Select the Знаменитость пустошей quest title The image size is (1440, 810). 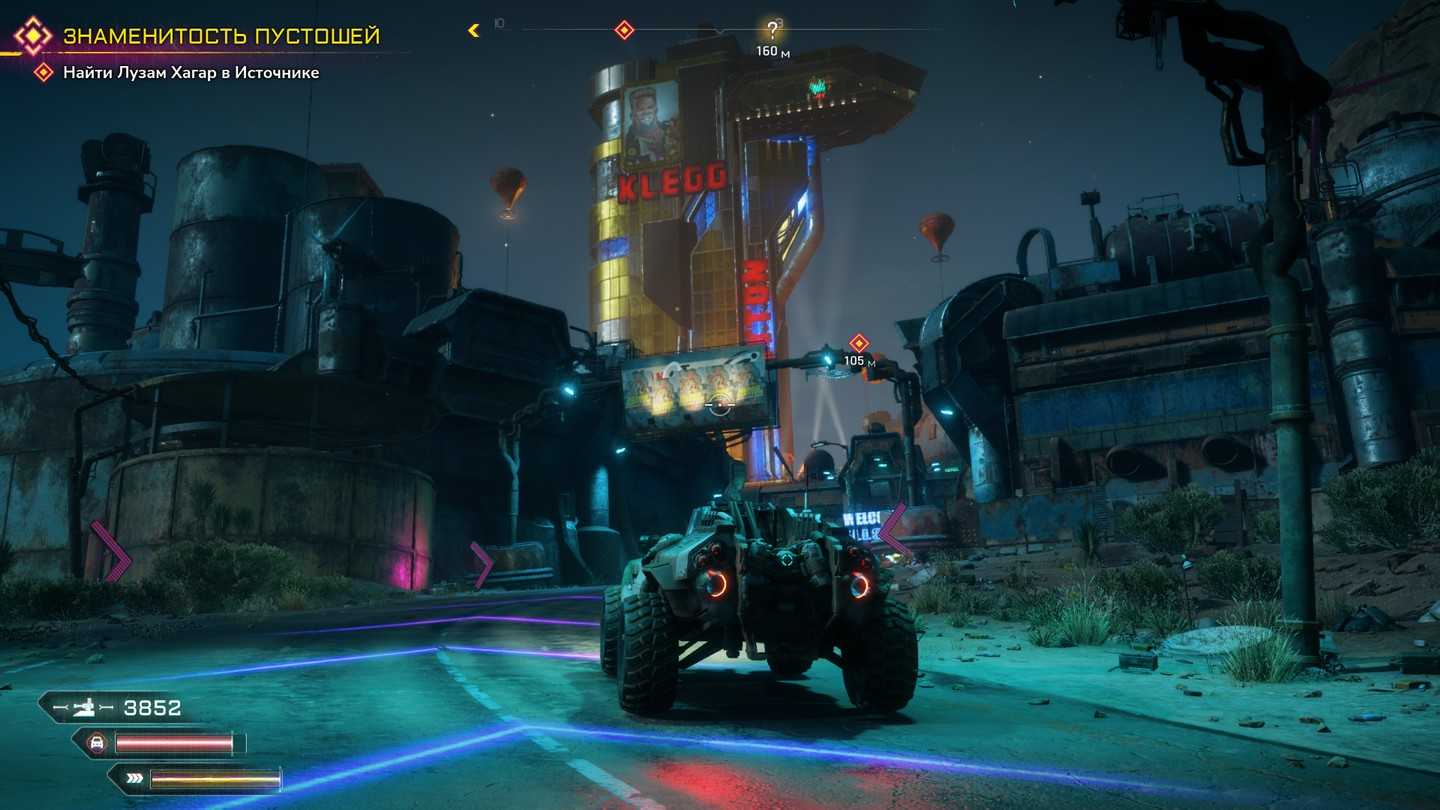click(x=221, y=36)
